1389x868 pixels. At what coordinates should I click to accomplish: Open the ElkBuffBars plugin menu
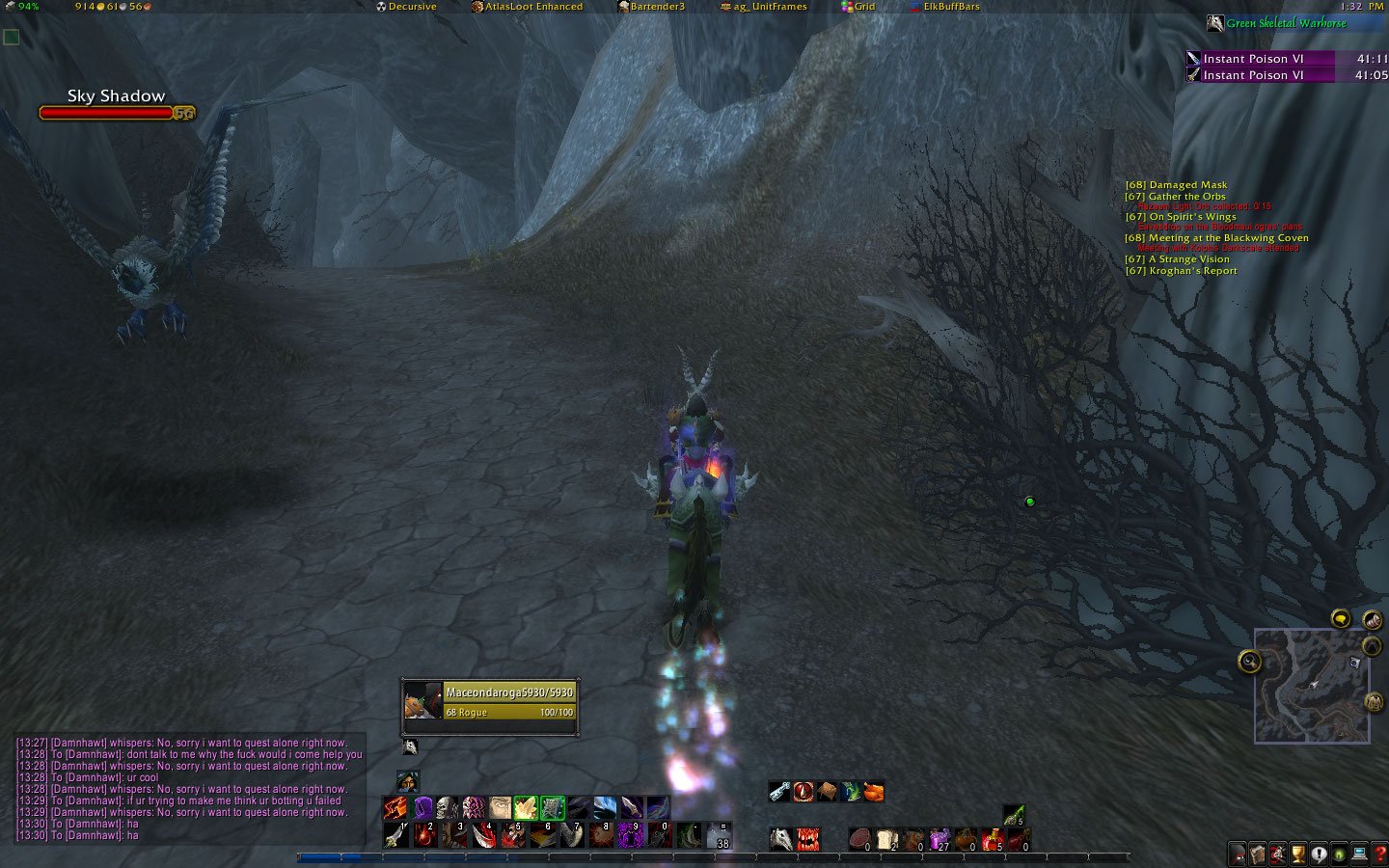945,6
